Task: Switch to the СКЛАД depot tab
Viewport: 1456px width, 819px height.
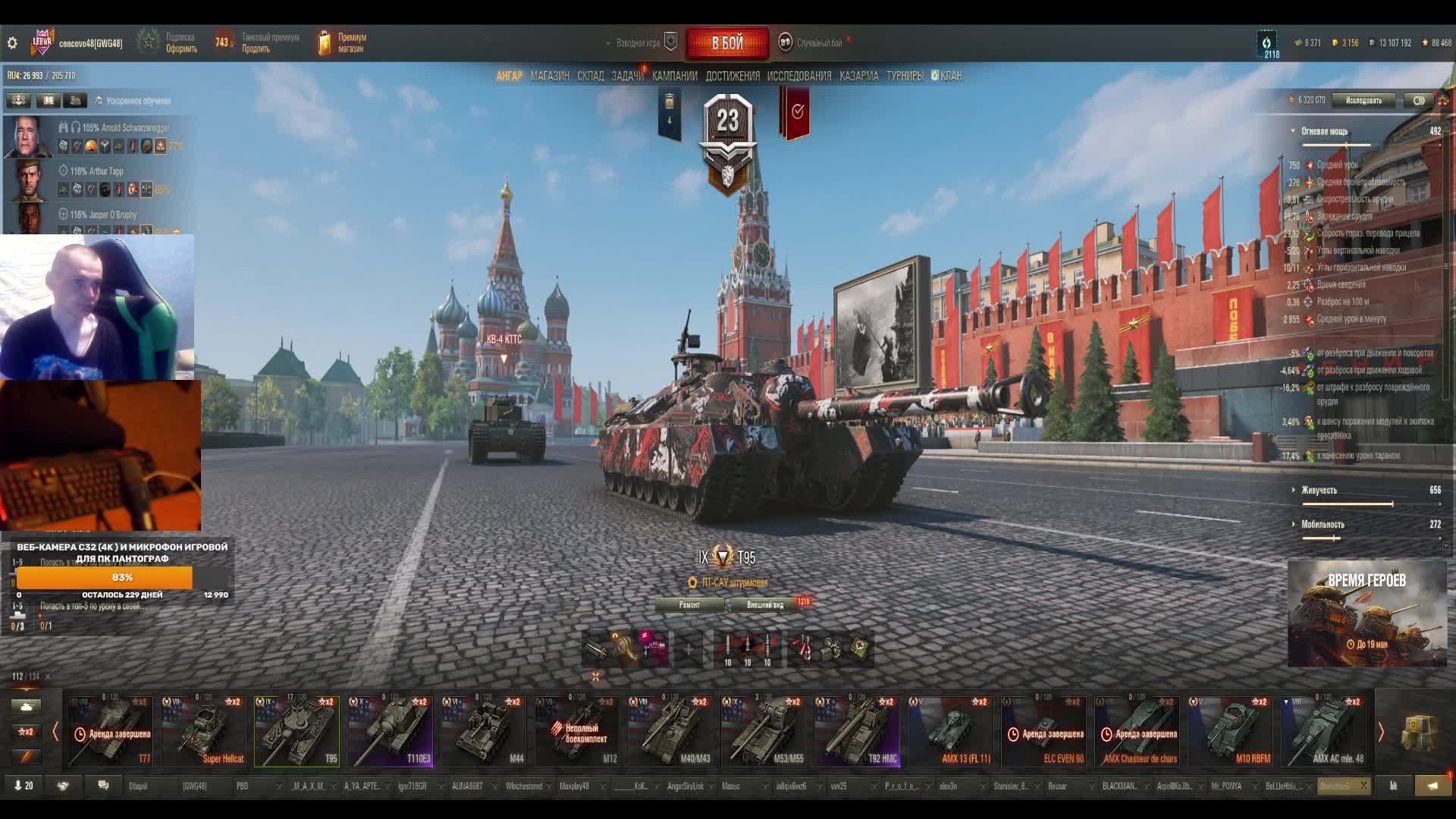Action: tap(590, 76)
